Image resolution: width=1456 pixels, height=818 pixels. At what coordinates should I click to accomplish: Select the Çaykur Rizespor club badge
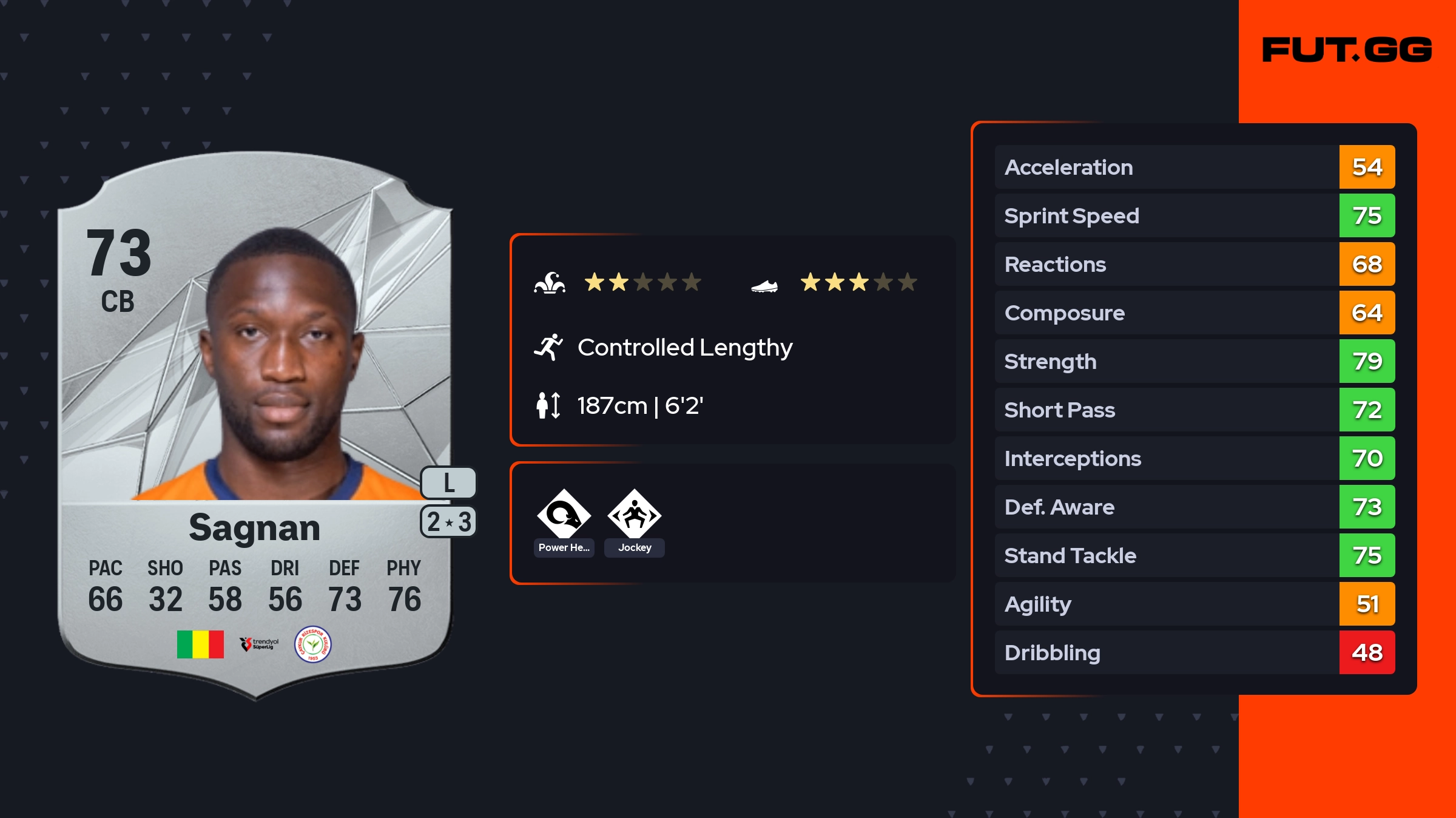312,644
